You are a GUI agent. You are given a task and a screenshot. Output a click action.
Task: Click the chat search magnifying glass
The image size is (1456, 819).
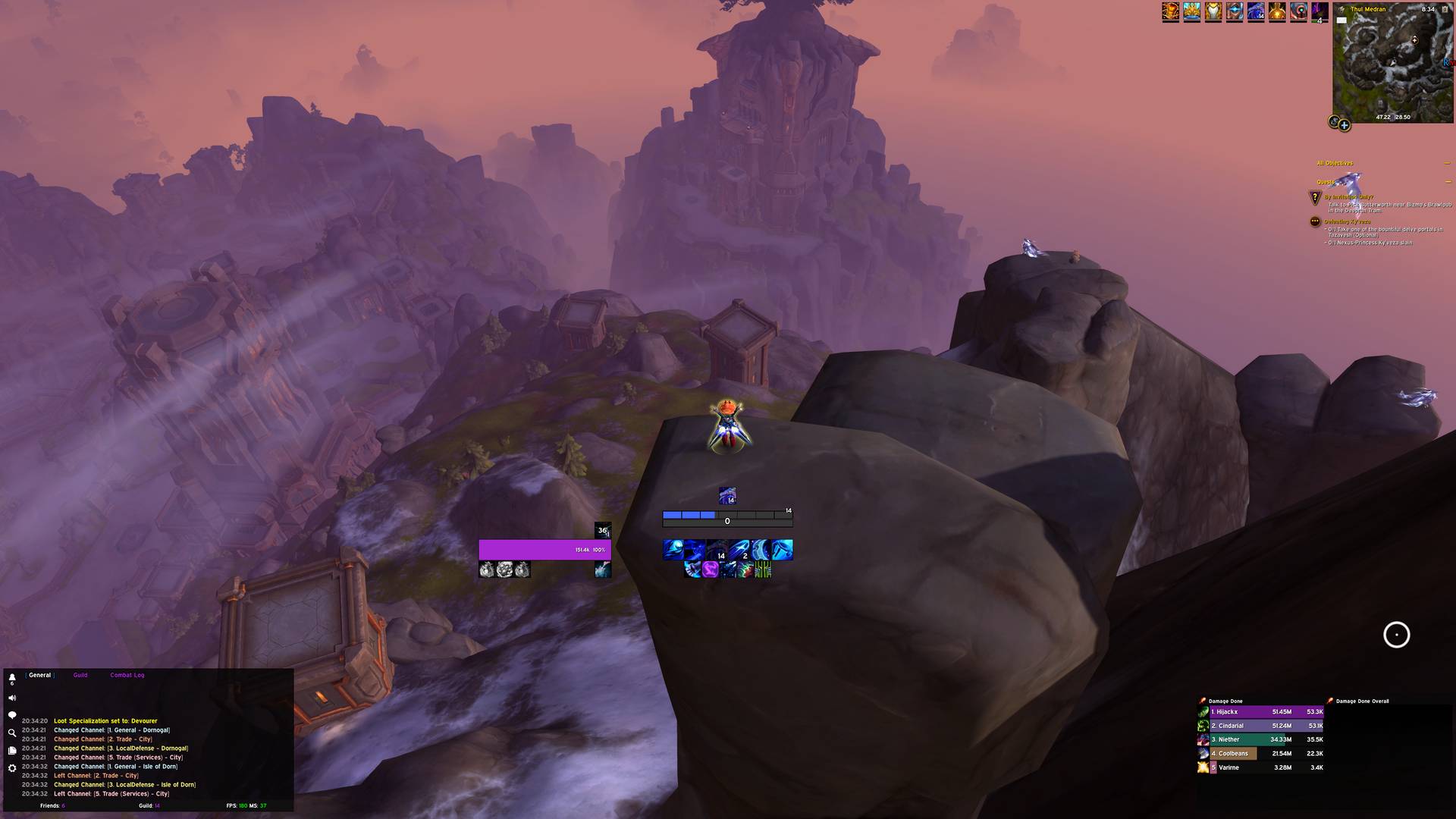click(x=12, y=733)
